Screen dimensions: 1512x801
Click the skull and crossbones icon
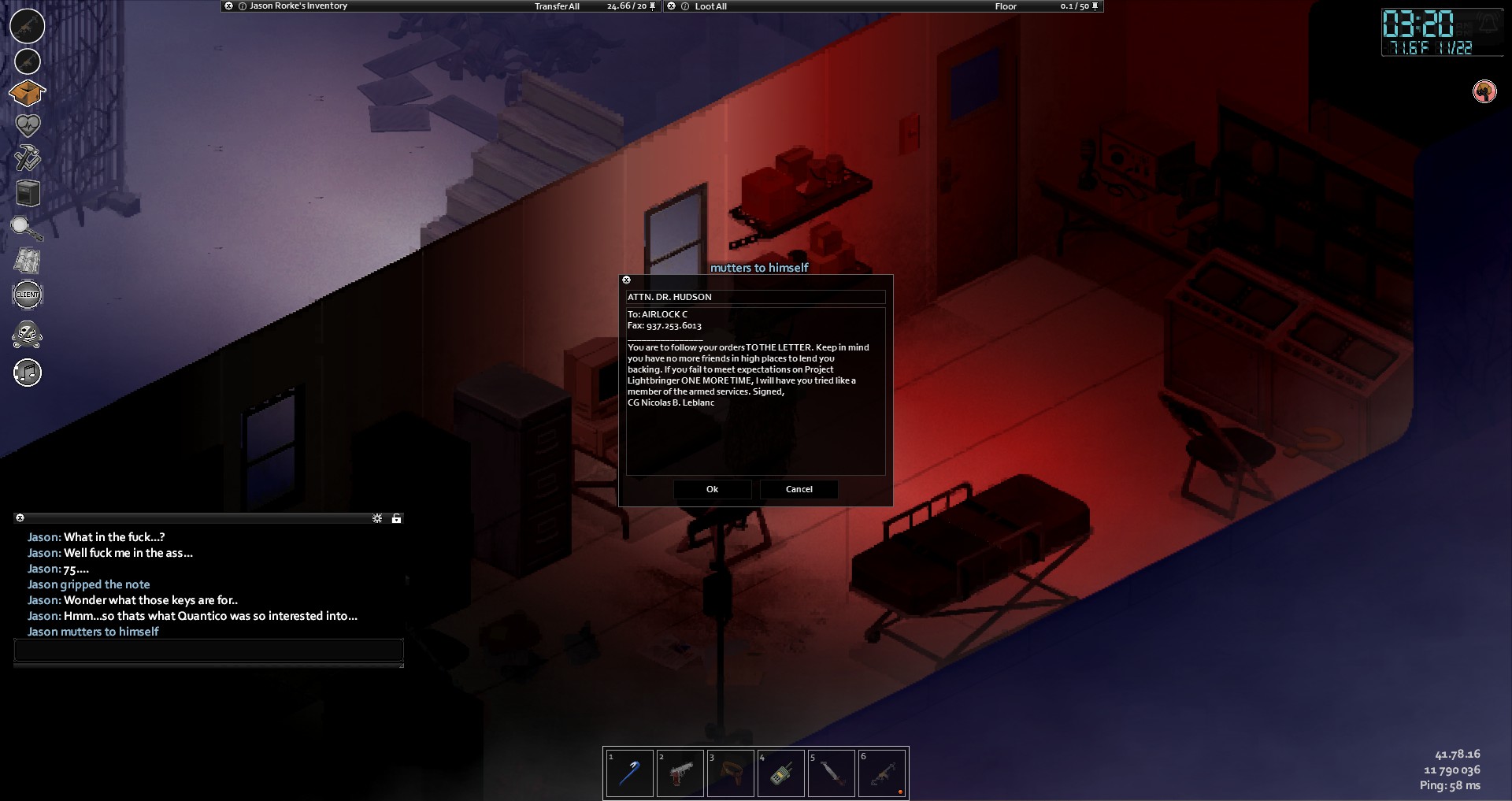(28, 334)
